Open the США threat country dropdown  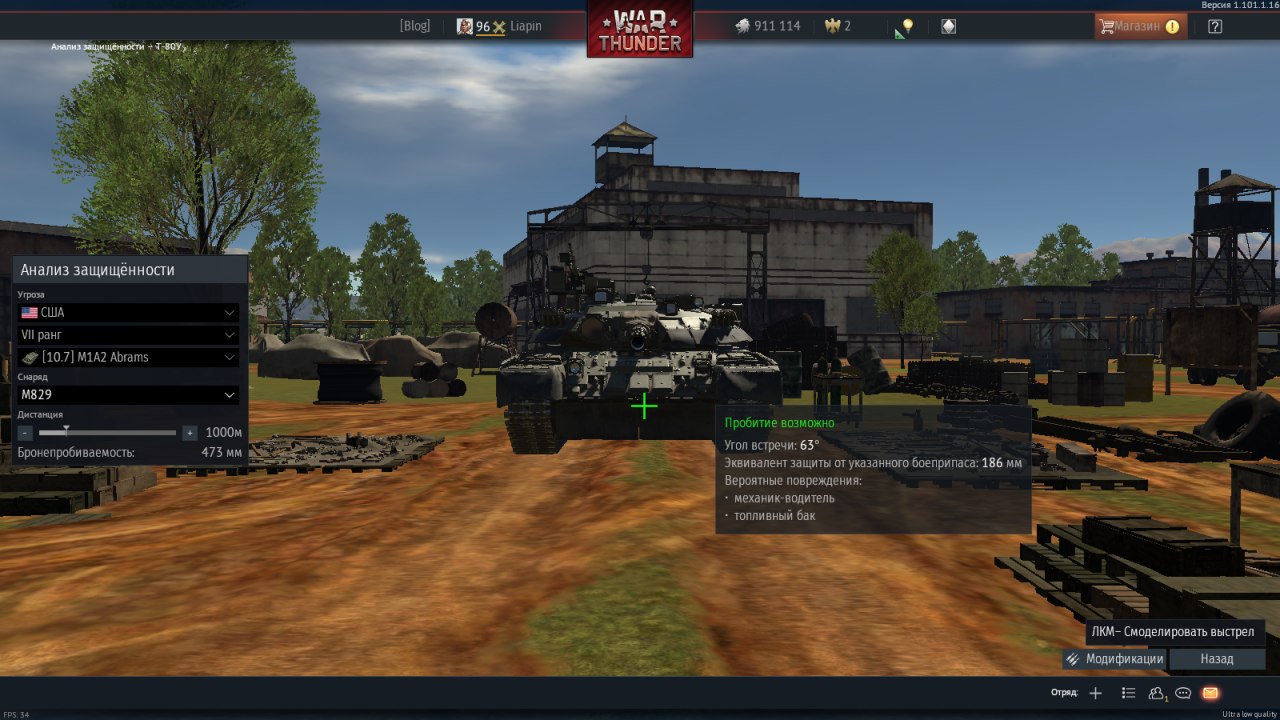[x=128, y=312]
